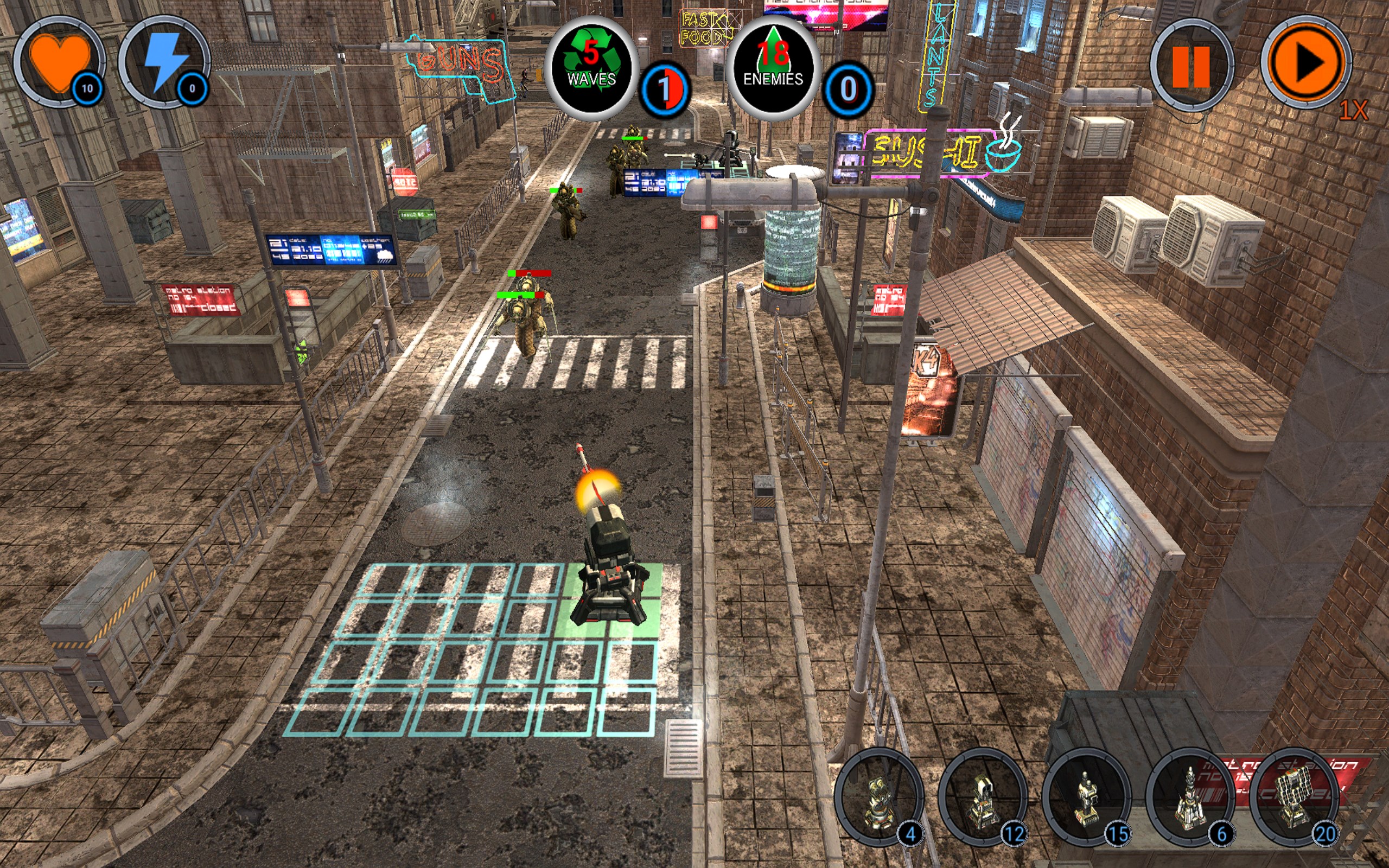
Task: Toggle the 1X game speed play button
Action: click(1306, 62)
